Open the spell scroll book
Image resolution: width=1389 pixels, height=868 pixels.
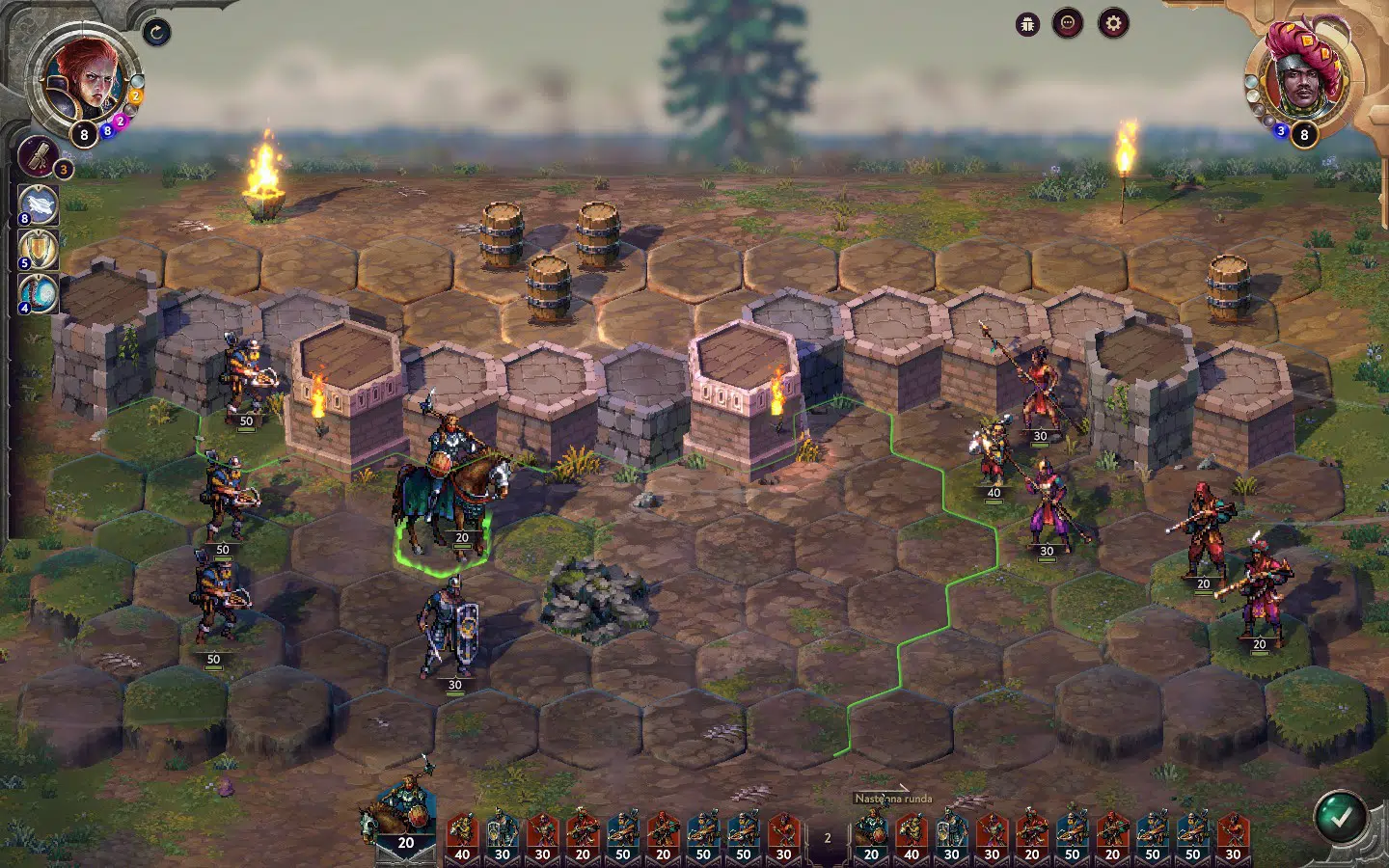[x=40, y=156]
